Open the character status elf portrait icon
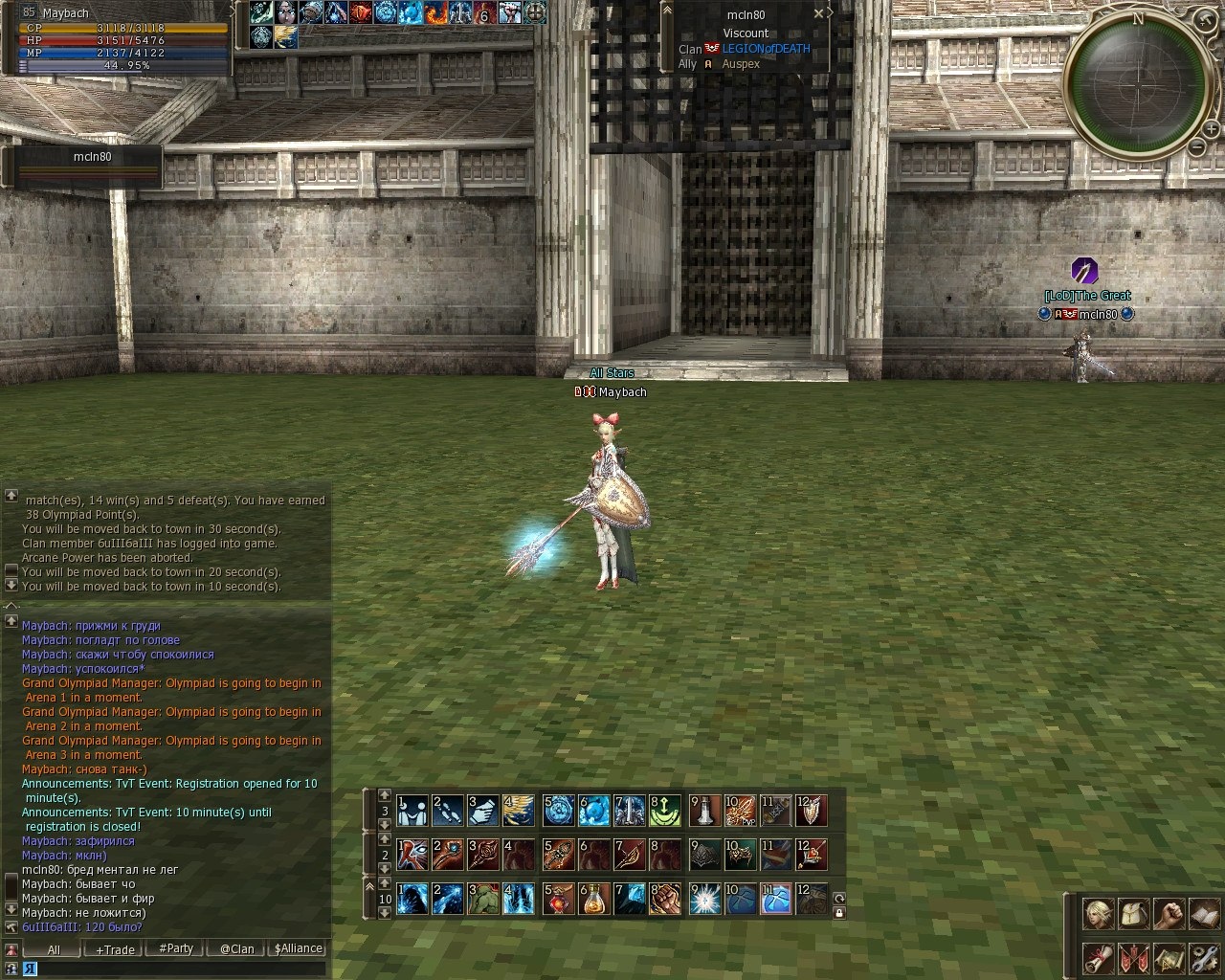Screen dimensions: 1225x980 1097,914
